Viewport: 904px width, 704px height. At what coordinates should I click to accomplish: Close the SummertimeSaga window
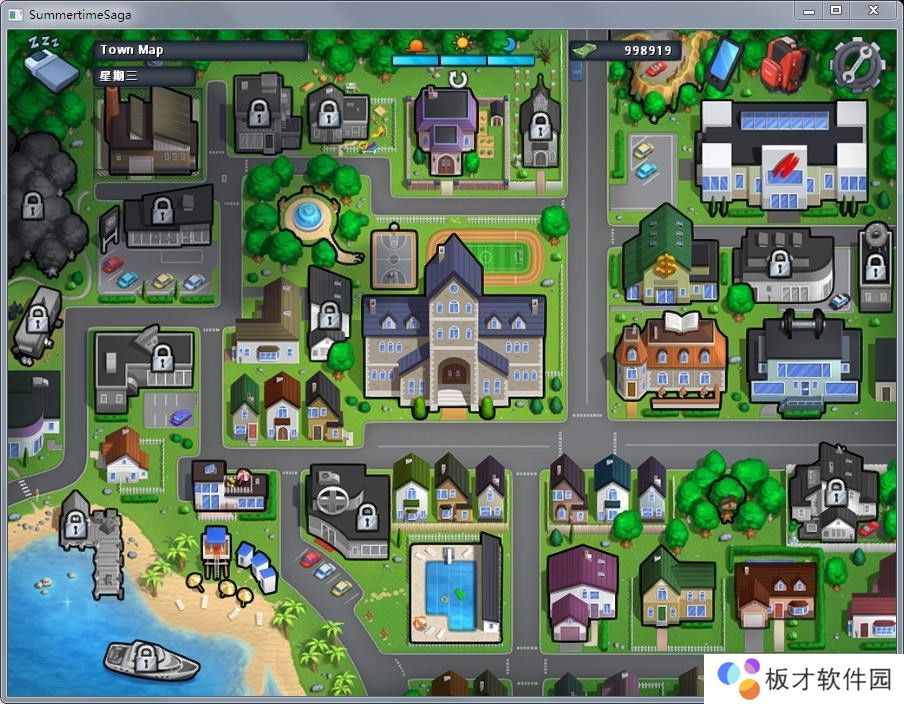coord(873,10)
